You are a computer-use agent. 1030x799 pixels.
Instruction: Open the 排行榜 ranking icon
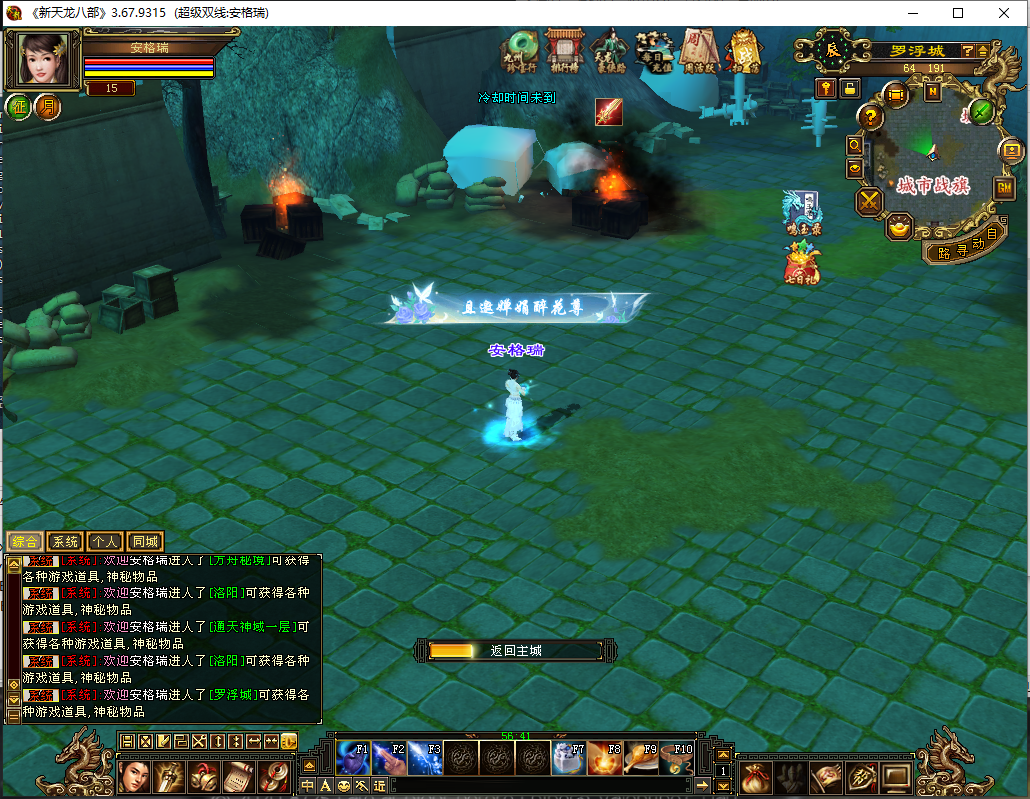[564, 50]
